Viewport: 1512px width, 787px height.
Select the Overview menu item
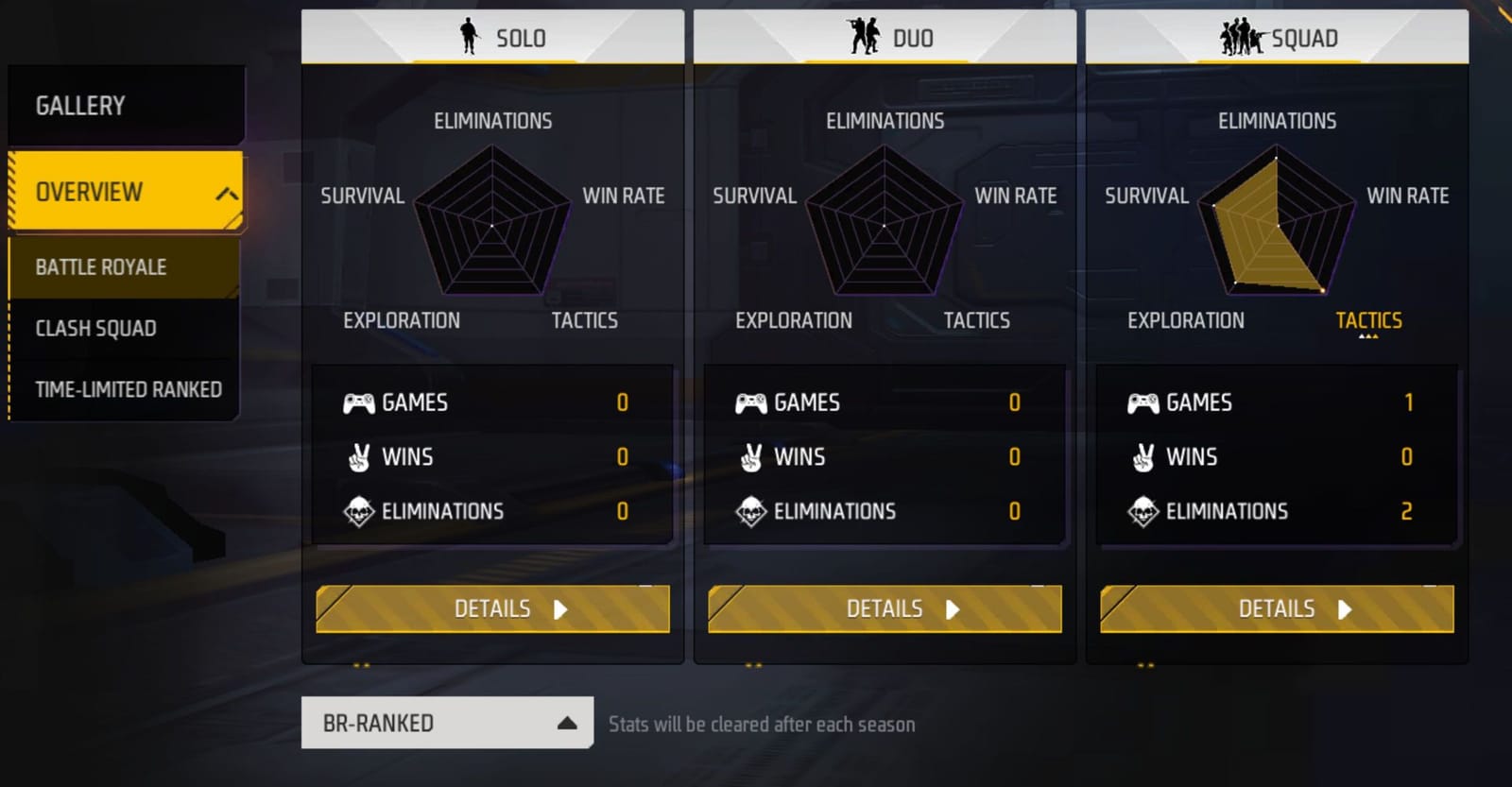87,192
